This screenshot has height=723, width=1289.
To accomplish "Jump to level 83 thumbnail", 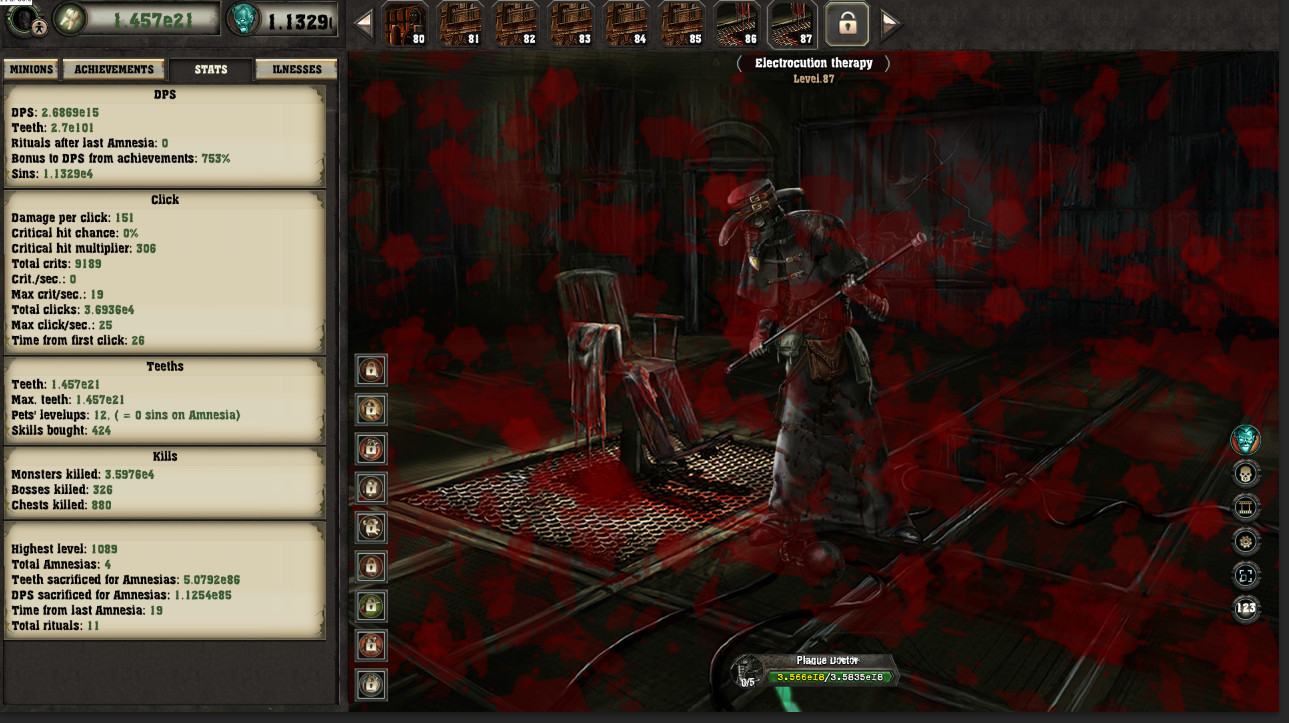I will pos(571,24).
